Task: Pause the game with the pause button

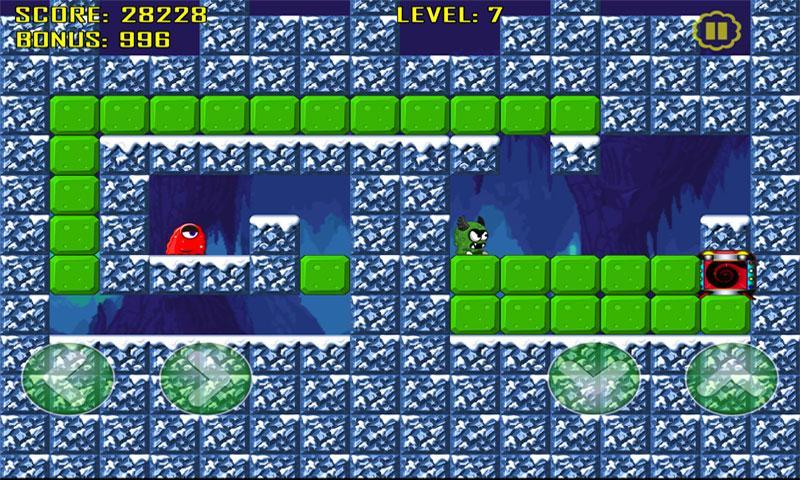Action: 711,29
